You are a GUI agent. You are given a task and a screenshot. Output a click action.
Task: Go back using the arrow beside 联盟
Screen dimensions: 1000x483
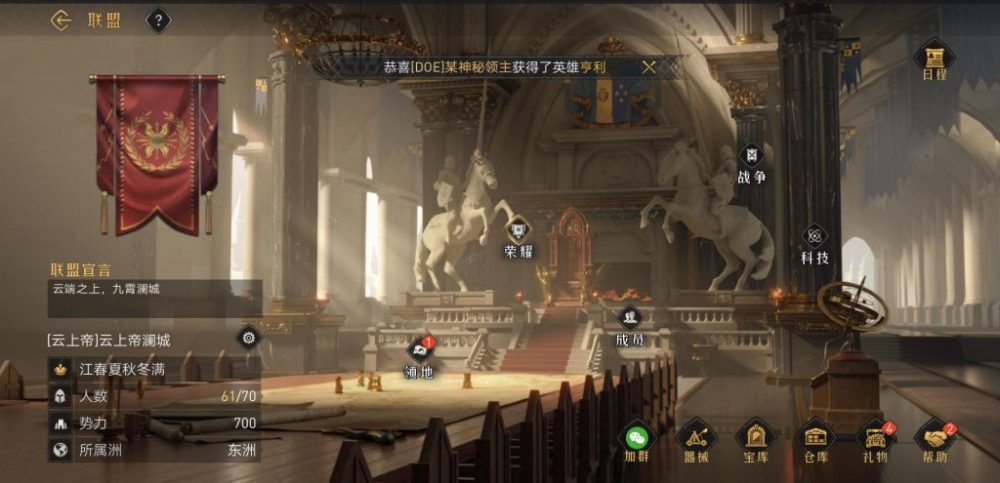click(x=61, y=20)
